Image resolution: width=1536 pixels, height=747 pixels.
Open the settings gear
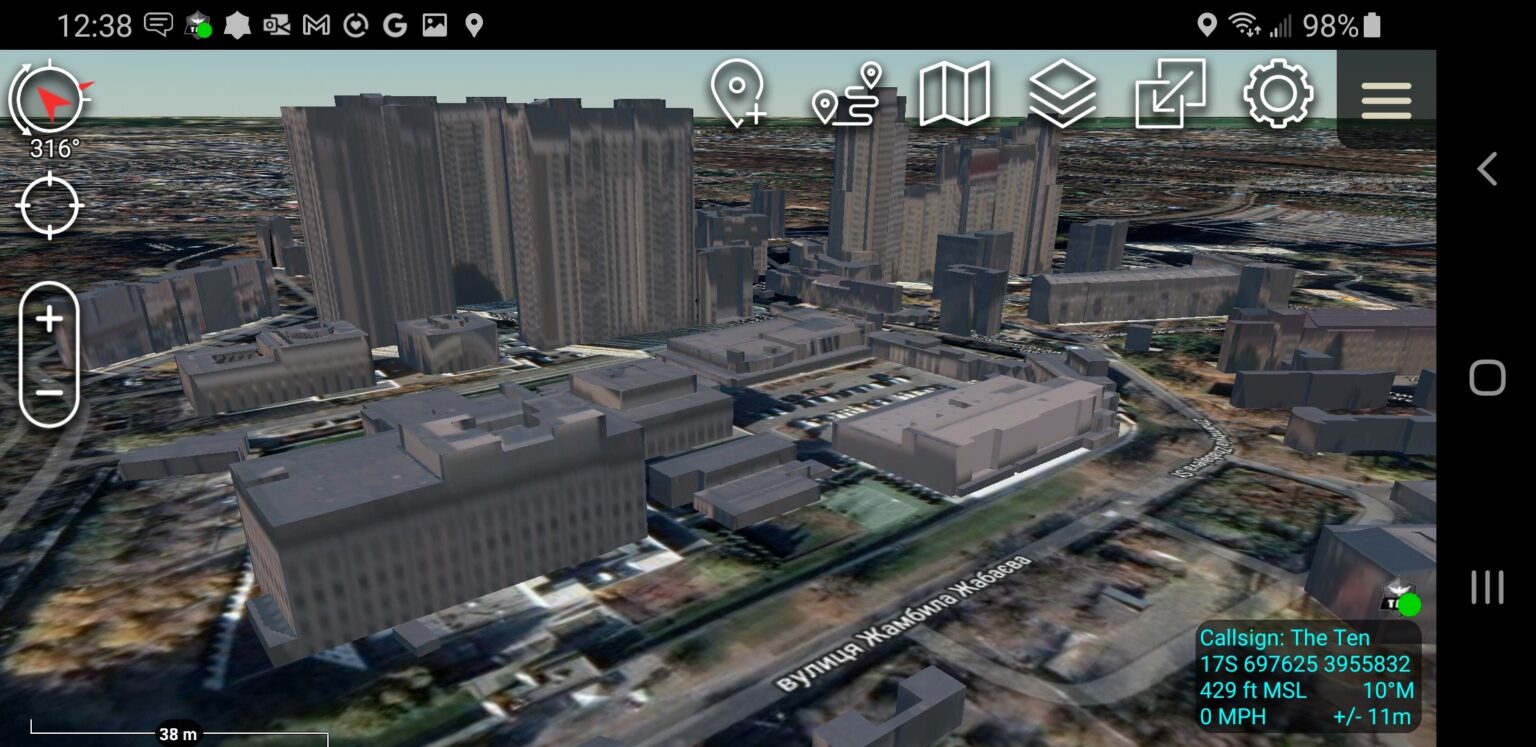pyautogui.click(x=1277, y=97)
